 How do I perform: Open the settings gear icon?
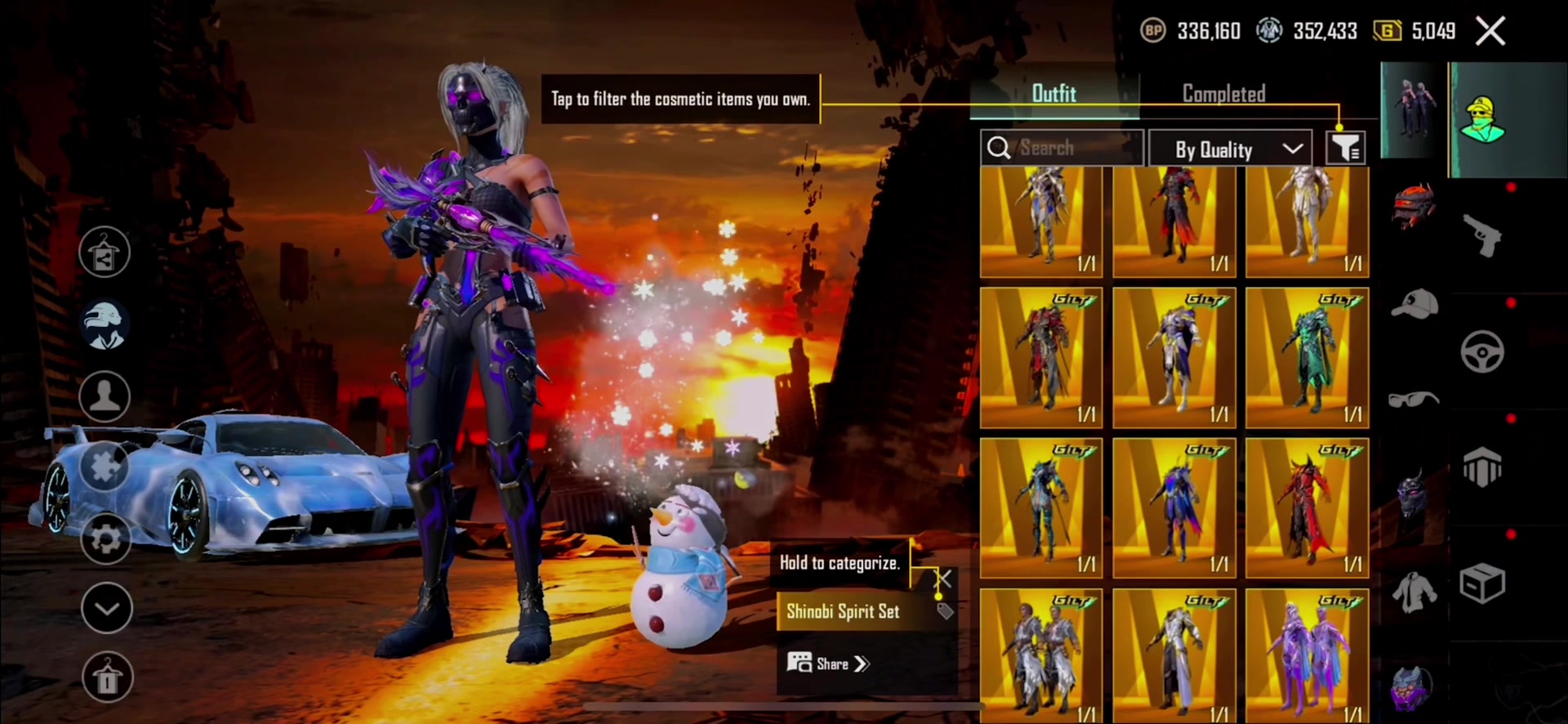tap(105, 539)
